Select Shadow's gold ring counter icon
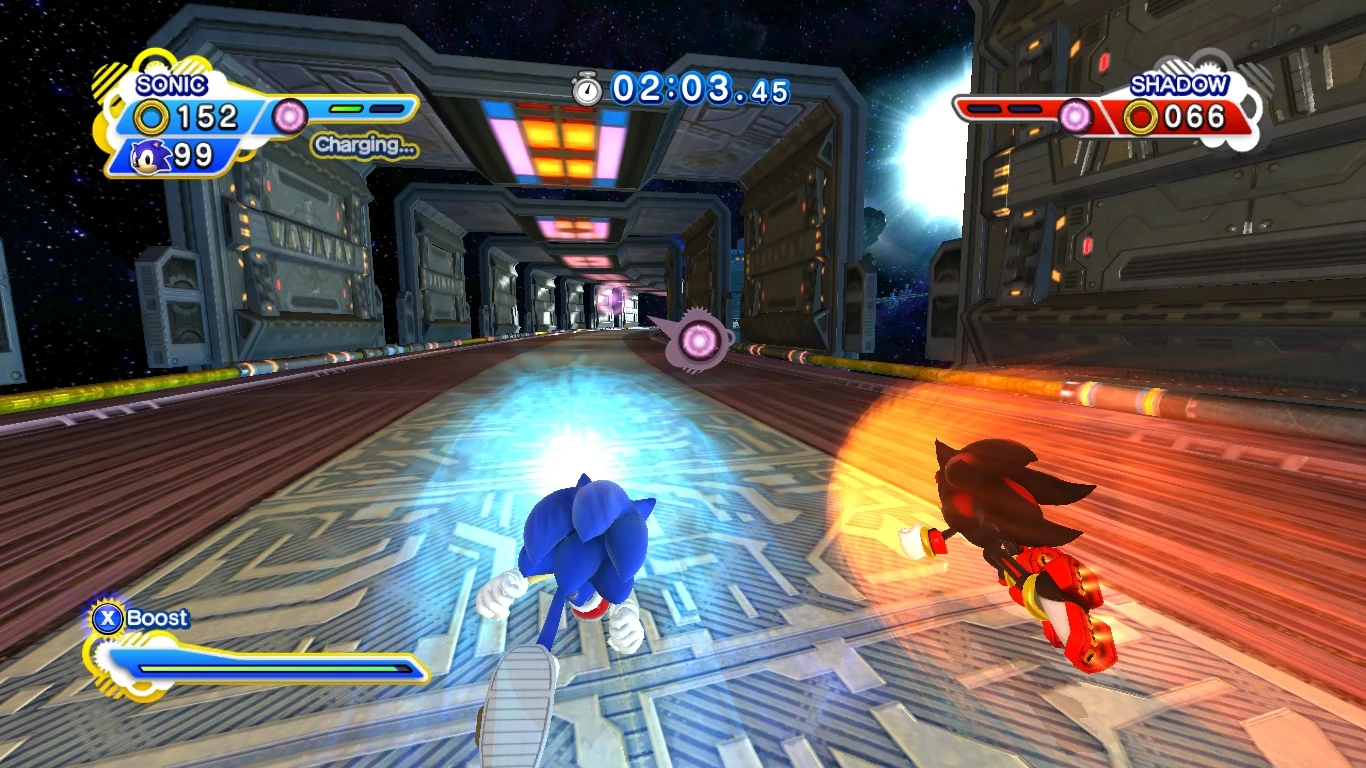The height and width of the screenshot is (768, 1366). [x=1140, y=118]
